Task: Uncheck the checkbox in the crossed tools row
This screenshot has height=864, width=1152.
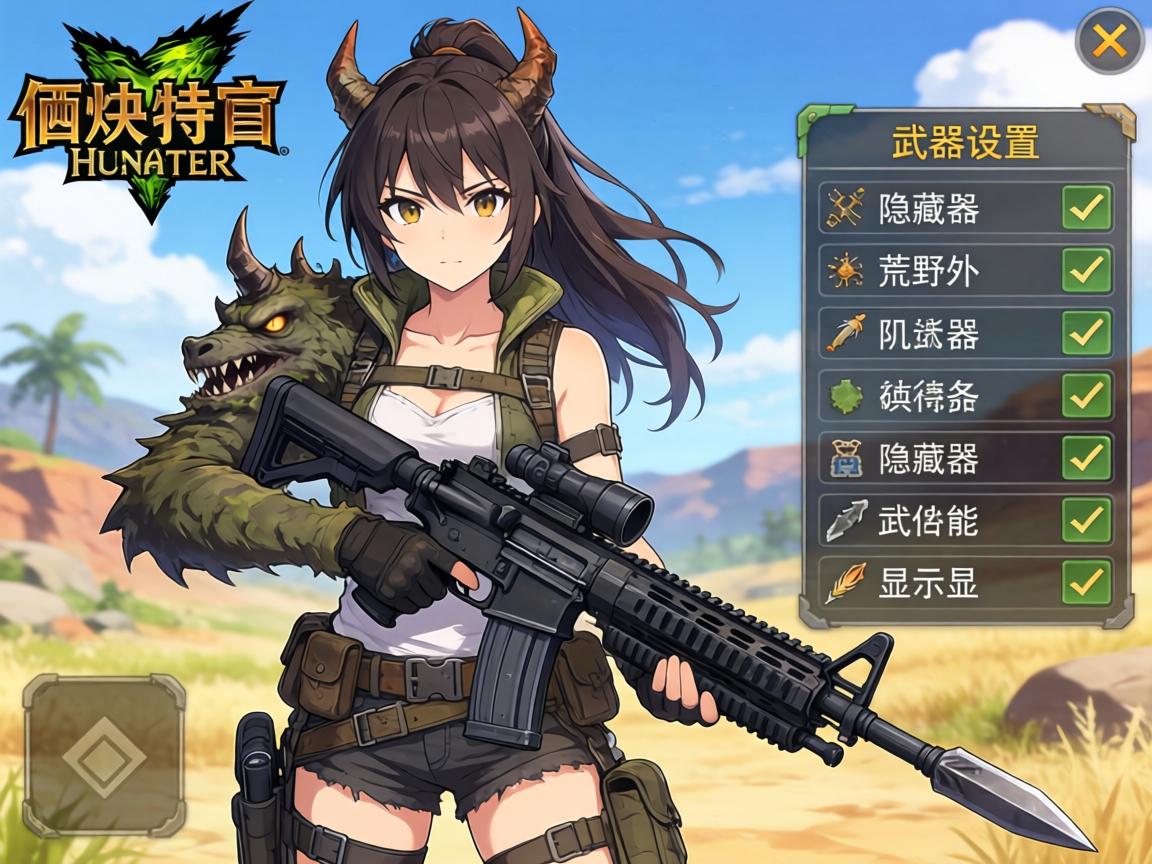Action: 1086,208
